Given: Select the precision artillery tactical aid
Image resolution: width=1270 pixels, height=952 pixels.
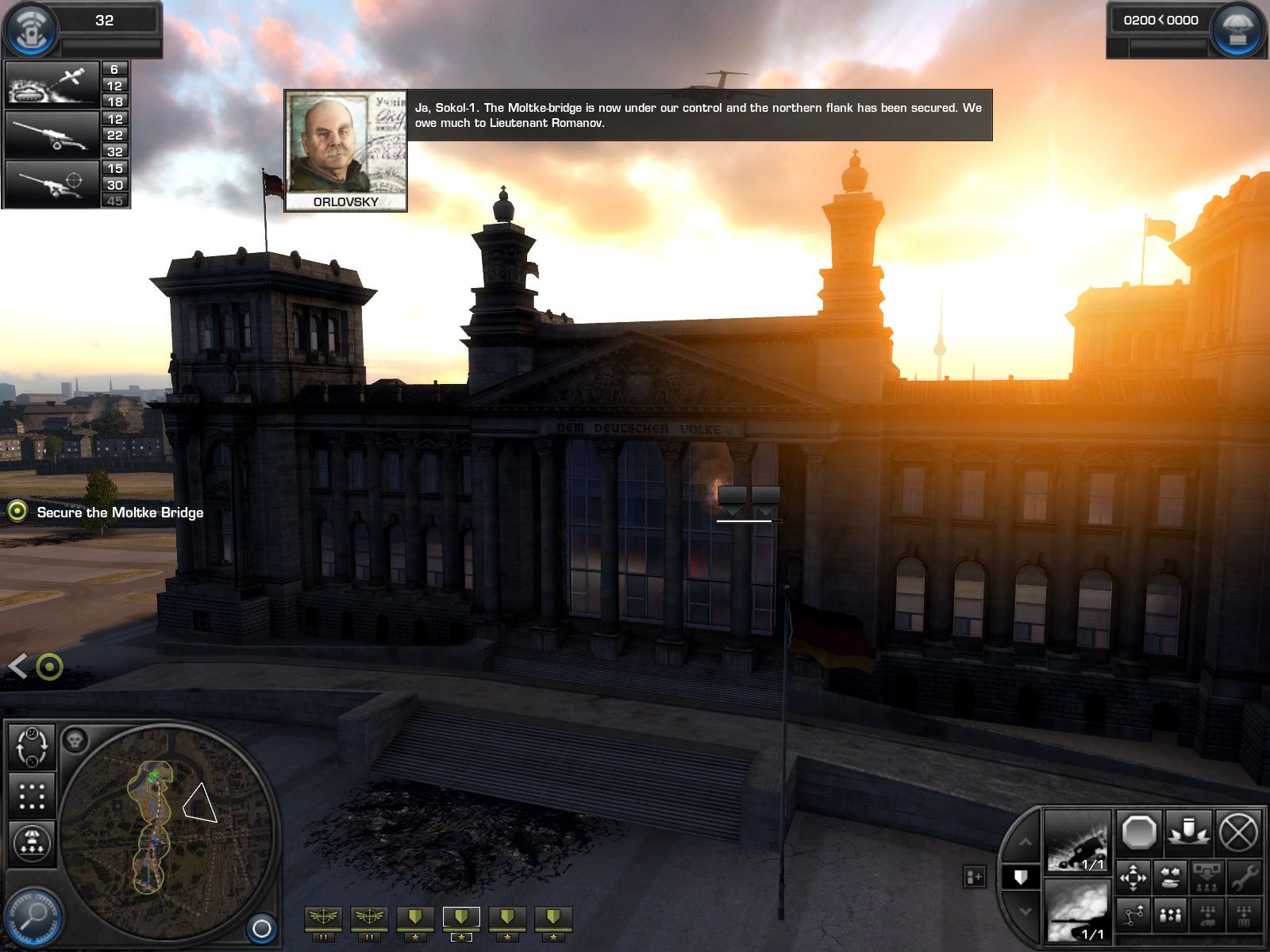Looking at the screenshot, I should pos(52,182).
